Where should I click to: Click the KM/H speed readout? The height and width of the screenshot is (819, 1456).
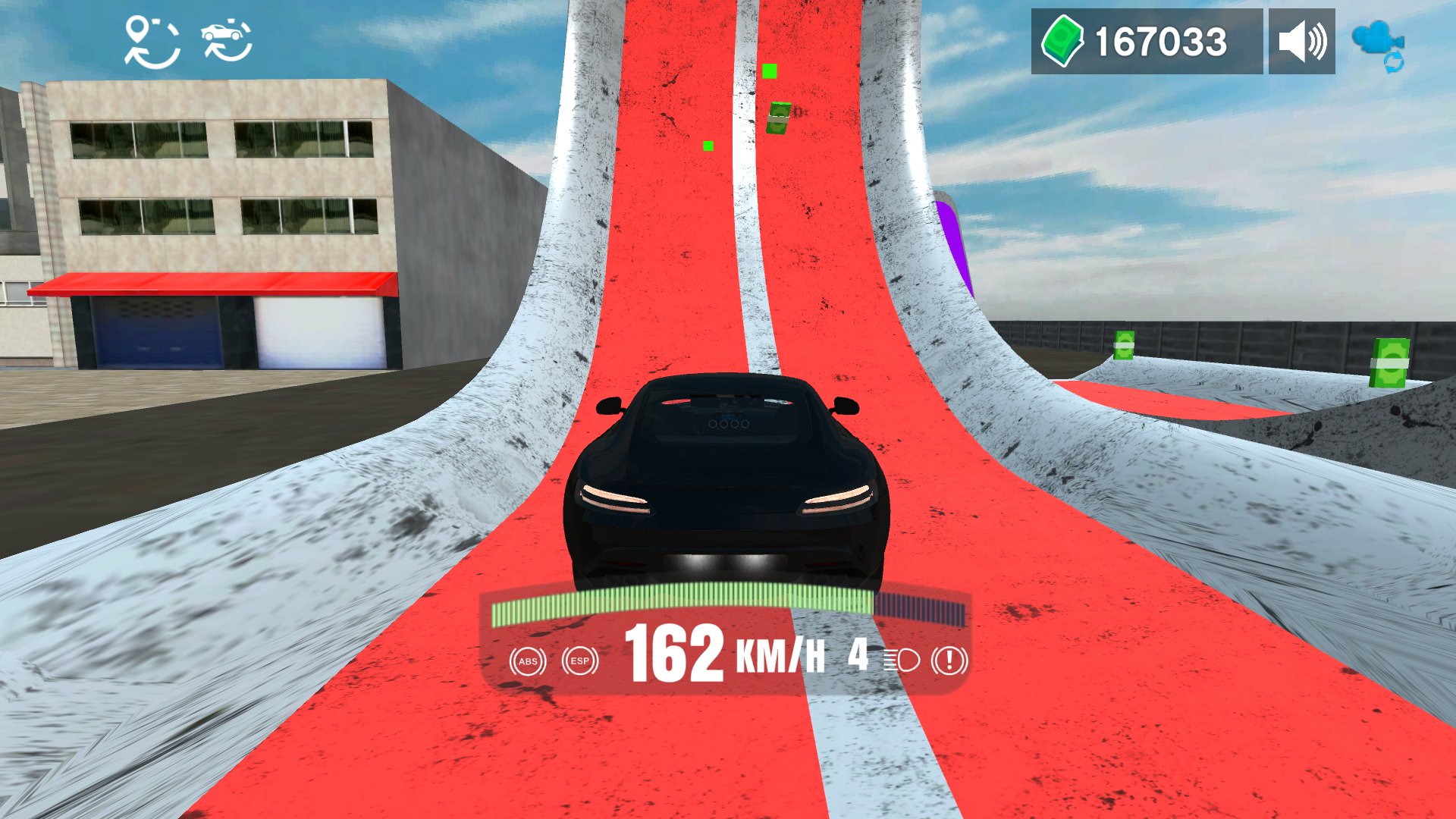tap(778, 657)
